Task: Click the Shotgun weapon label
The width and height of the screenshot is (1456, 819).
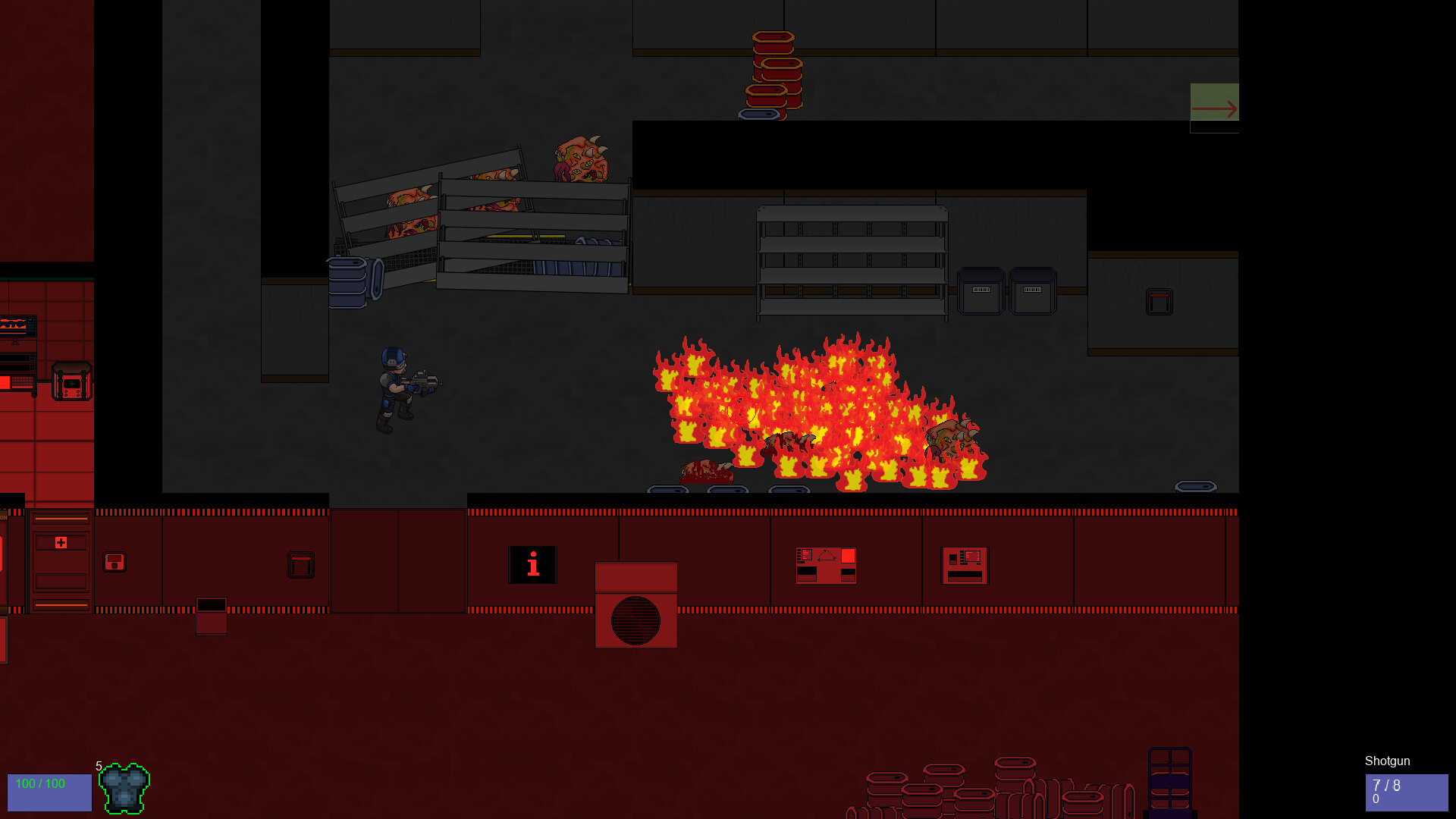Action: [1386, 761]
